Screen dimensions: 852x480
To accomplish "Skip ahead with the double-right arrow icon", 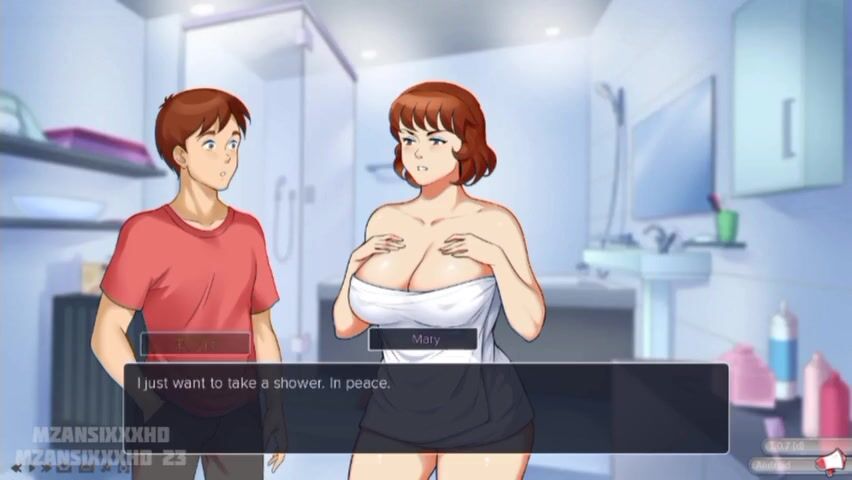I will tap(46, 467).
